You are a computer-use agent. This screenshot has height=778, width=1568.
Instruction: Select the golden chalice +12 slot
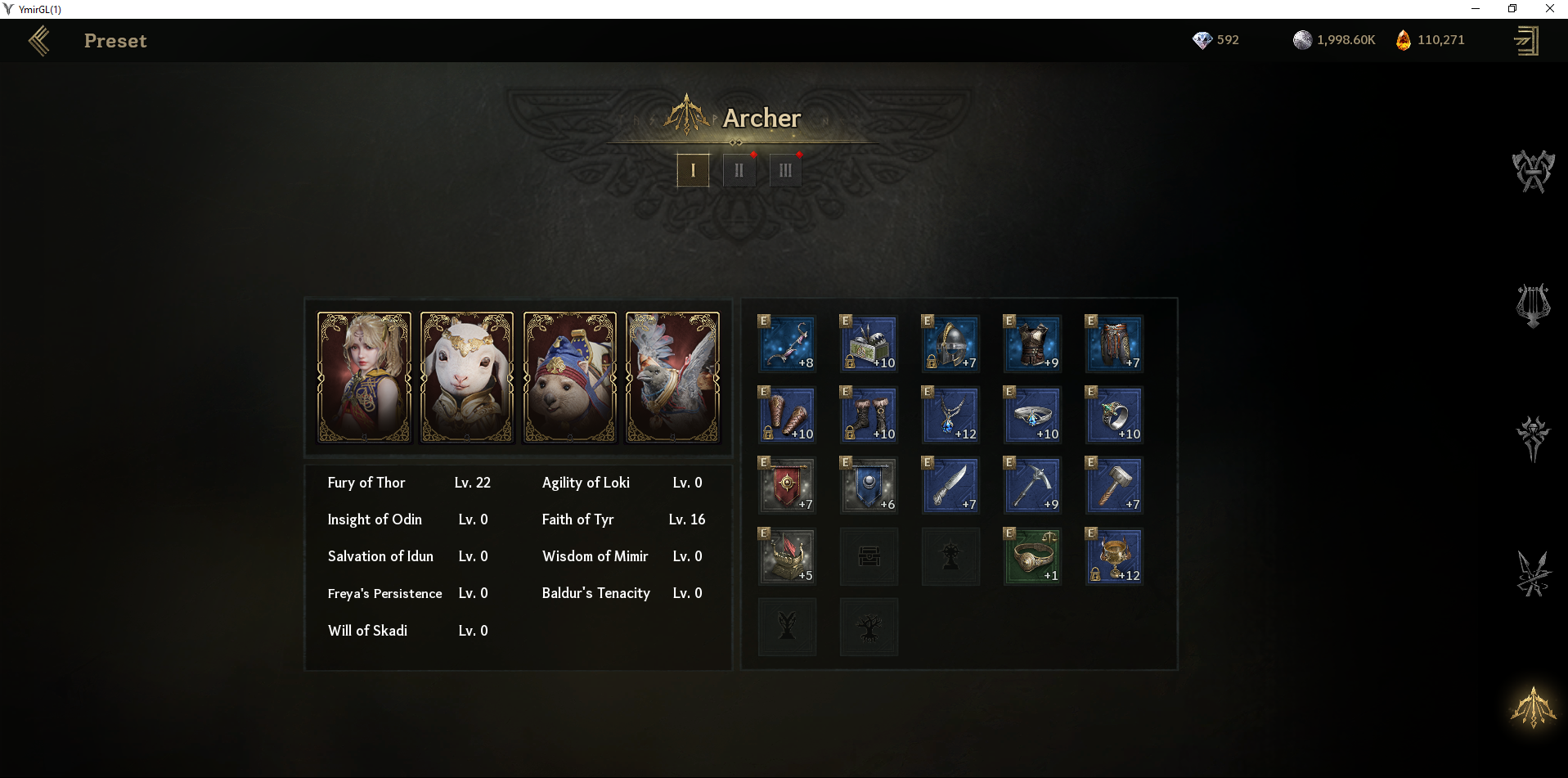pyautogui.click(x=1114, y=556)
